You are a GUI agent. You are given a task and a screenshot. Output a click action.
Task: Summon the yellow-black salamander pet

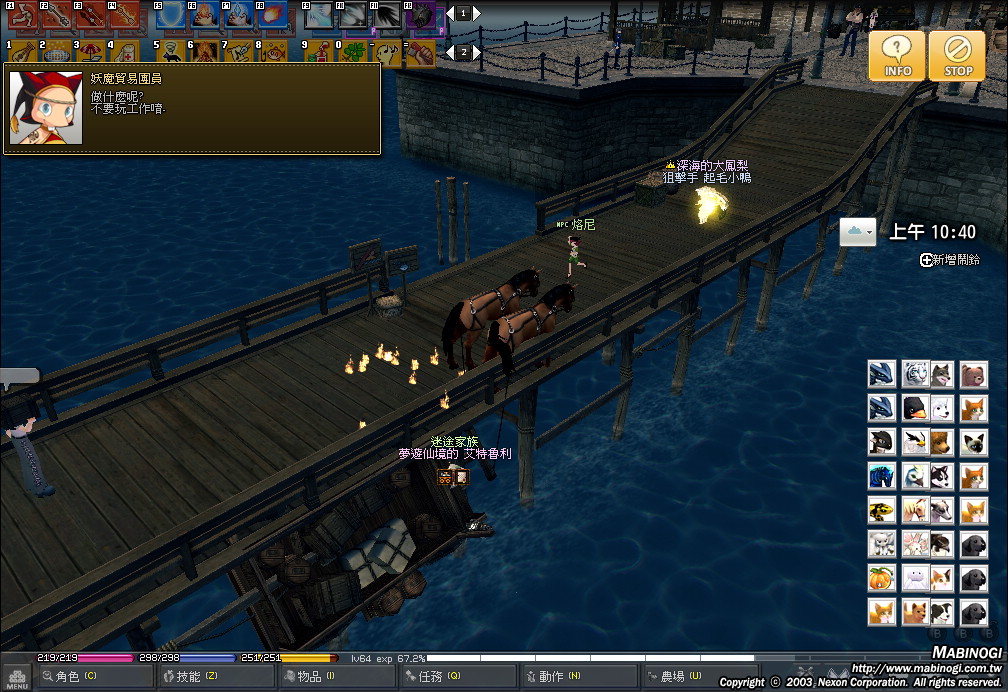881,510
